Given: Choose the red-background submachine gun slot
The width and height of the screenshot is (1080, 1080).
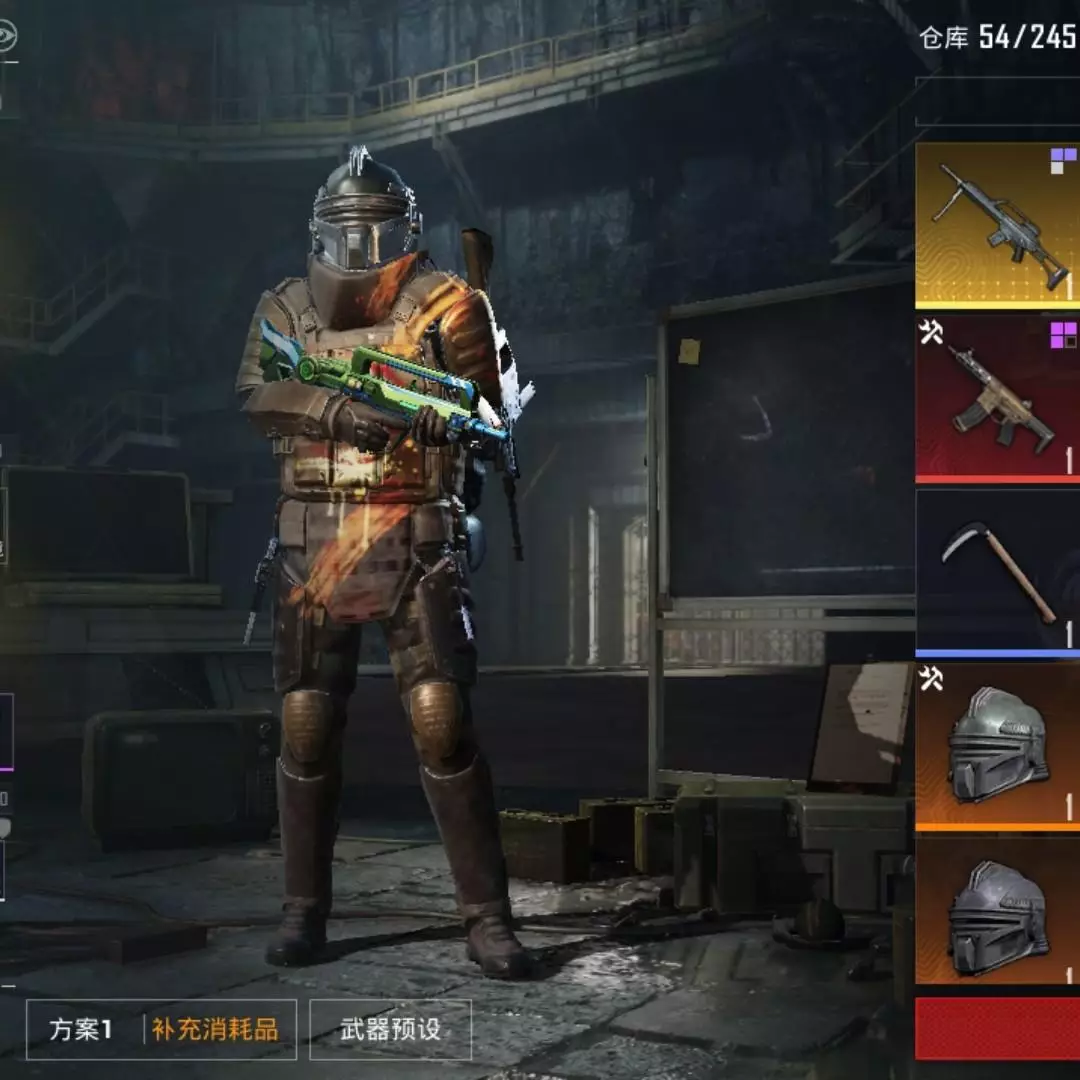Looking at the screenshot, I should [x=997, y=399].
